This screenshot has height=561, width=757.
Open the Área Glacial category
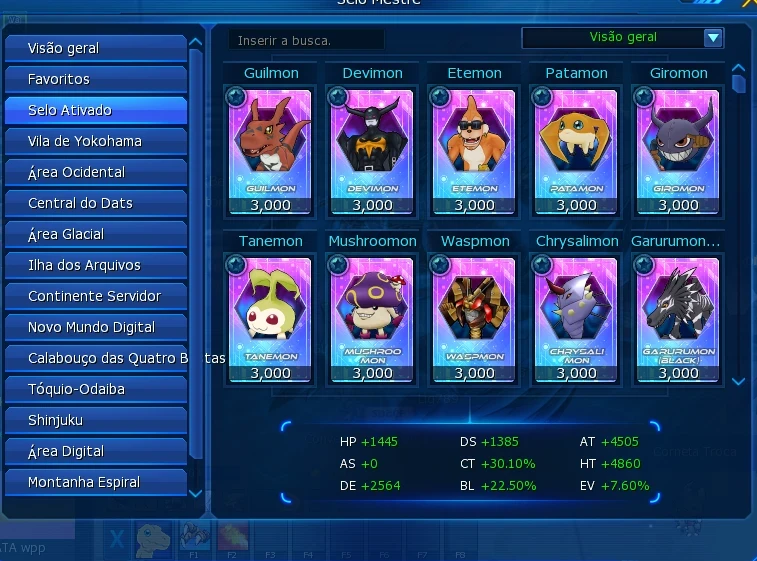pyautogui.click(x=95, y=234)
